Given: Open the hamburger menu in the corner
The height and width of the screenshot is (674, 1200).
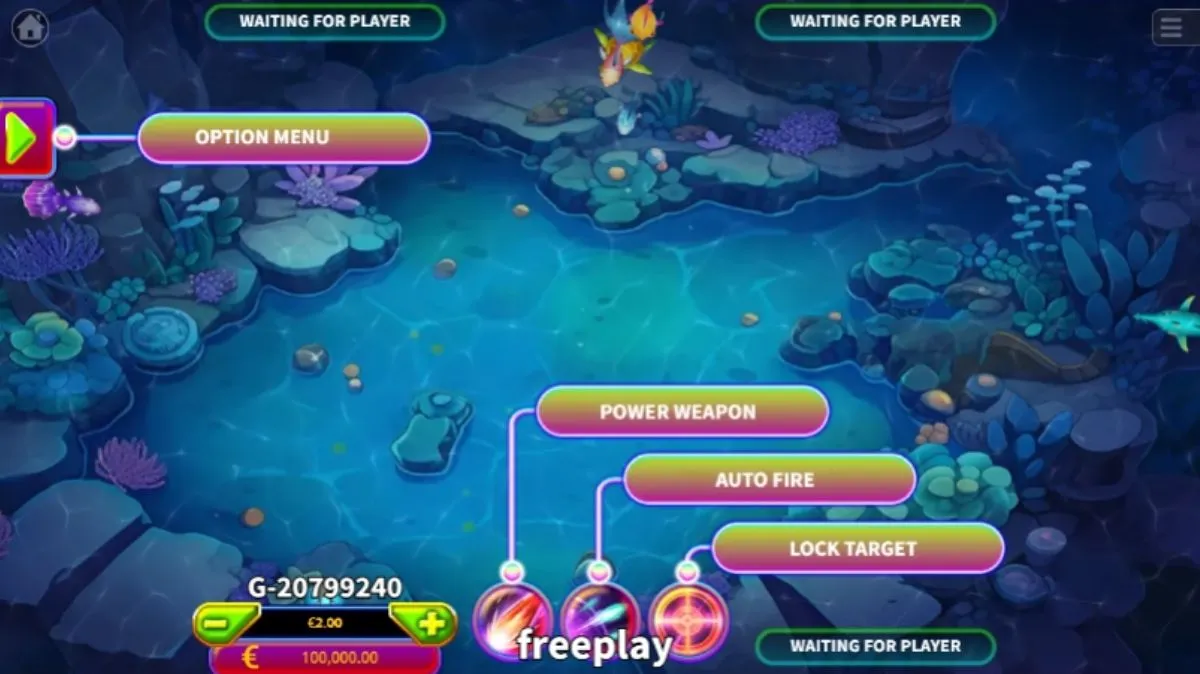Looking at the screenshot, I should [x=1173, y=27].
